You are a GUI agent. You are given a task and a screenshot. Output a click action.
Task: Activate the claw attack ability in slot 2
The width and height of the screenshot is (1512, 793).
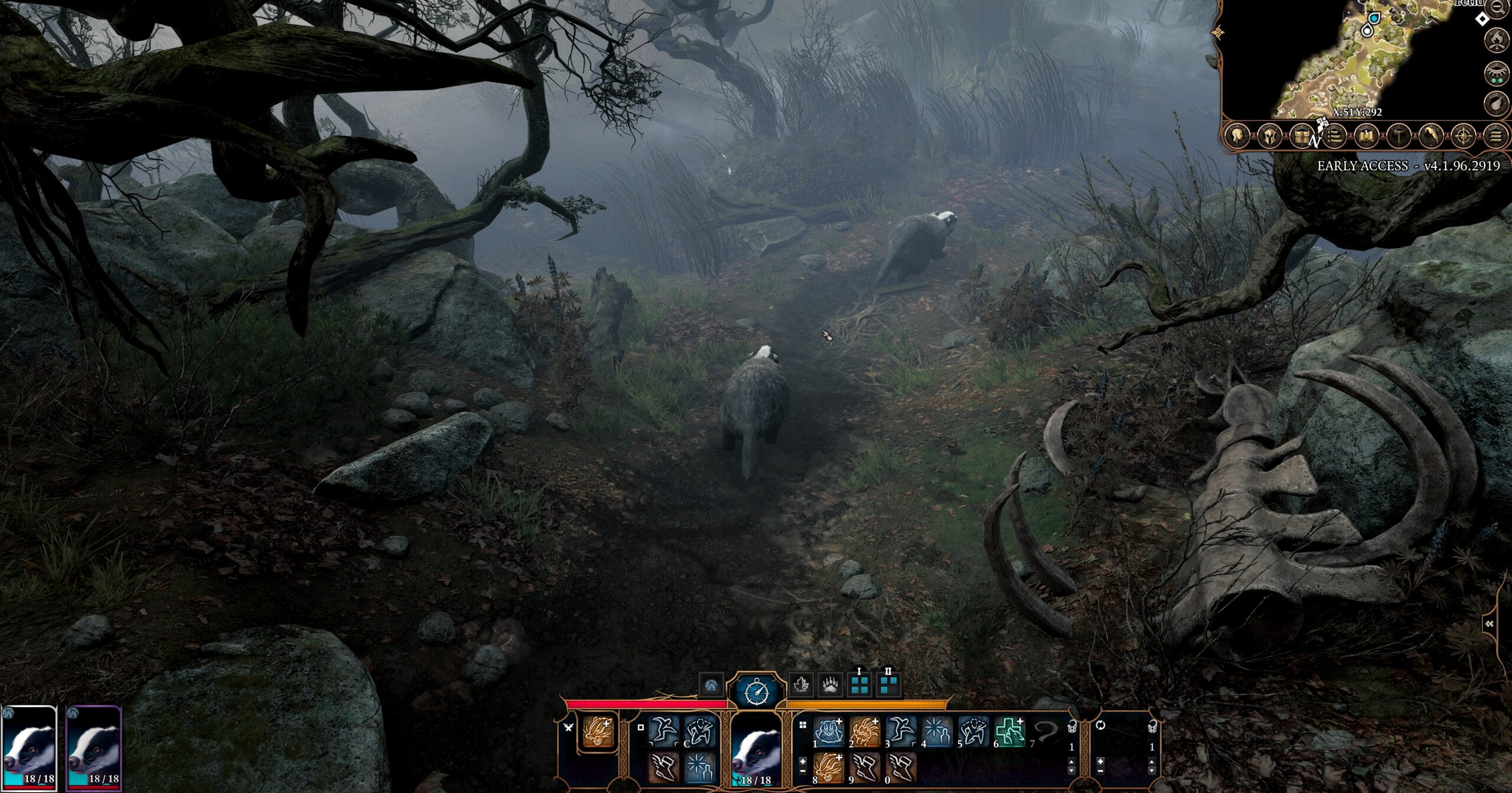coord(865,733)
